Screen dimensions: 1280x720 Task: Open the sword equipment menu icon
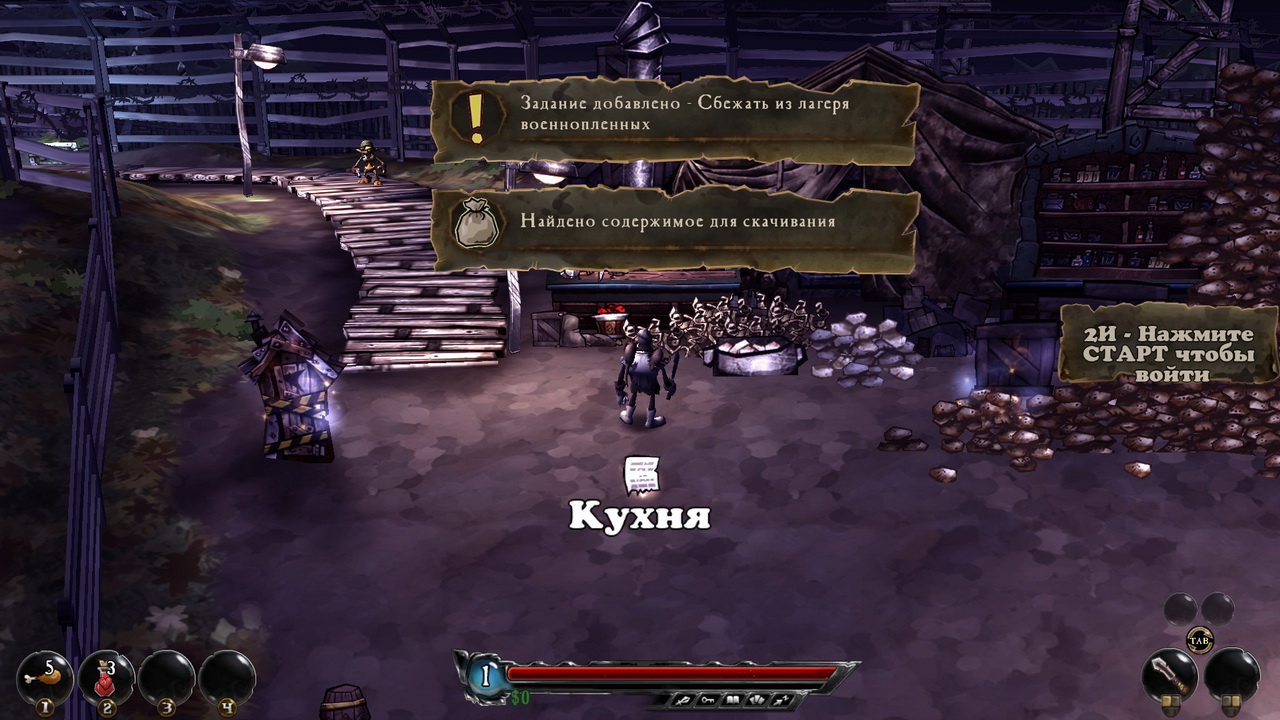pyautogui.click(x=687, y=699)
